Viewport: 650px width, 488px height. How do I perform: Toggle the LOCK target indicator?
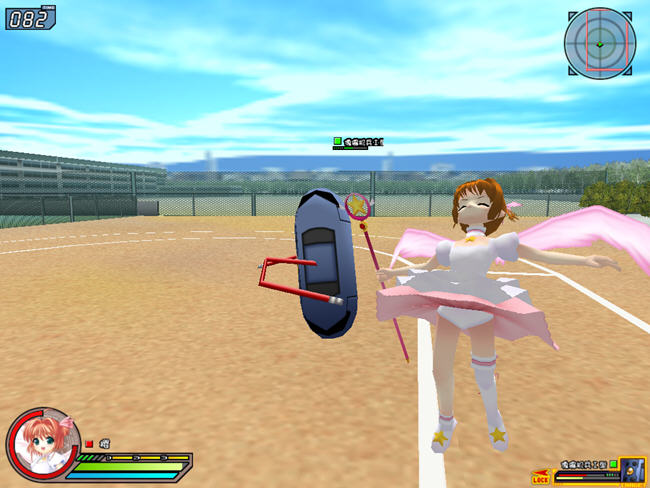pyautogui.click(x=541, y=479)
